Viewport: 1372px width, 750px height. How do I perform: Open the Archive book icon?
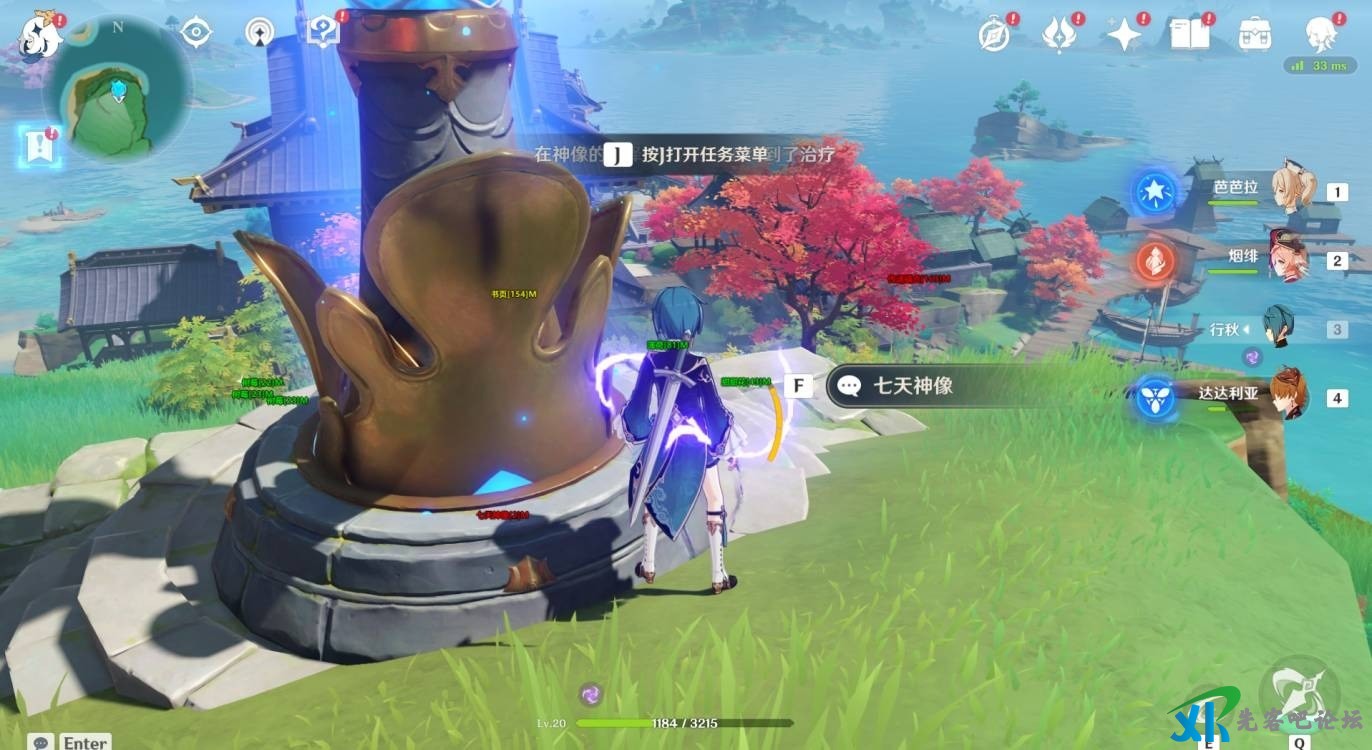click(1187, 31)
